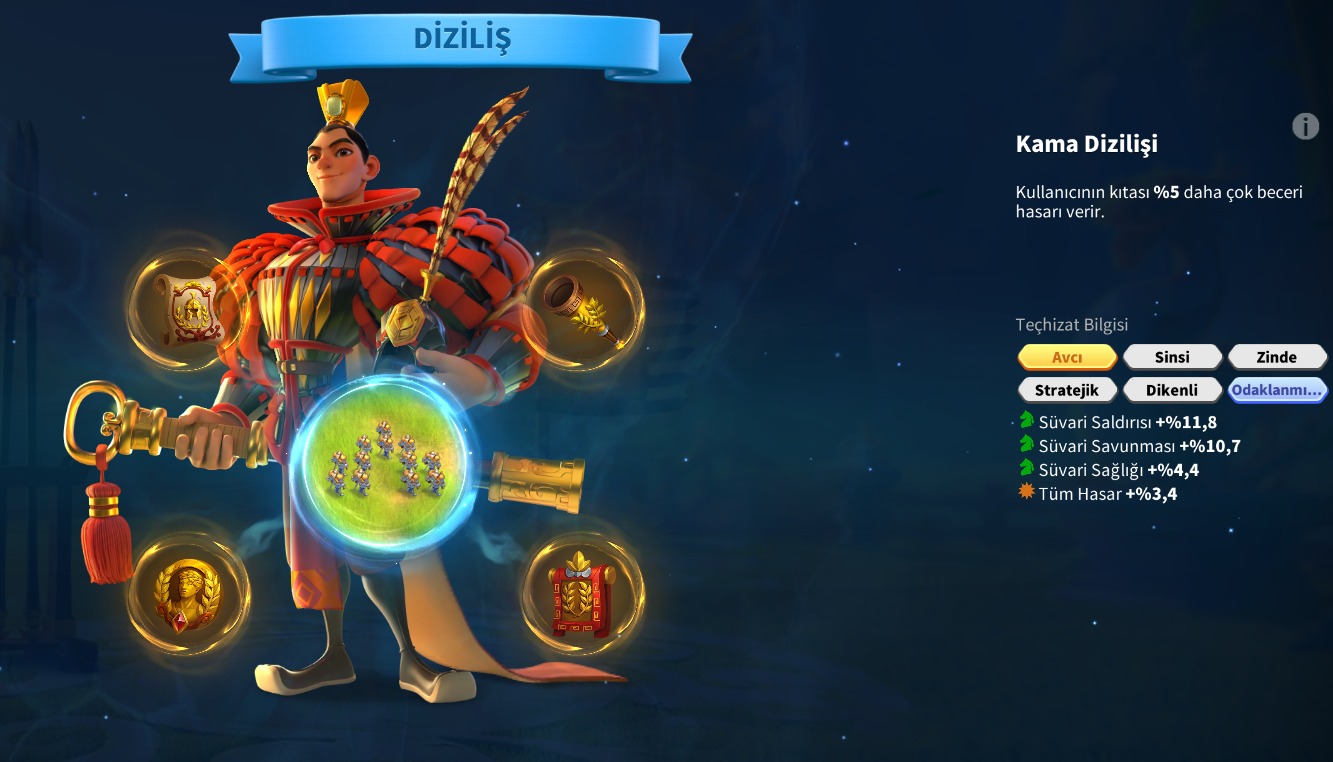Show the Dikenli tag details
Screen dimensions: 1333x762
coord(1172,389)
